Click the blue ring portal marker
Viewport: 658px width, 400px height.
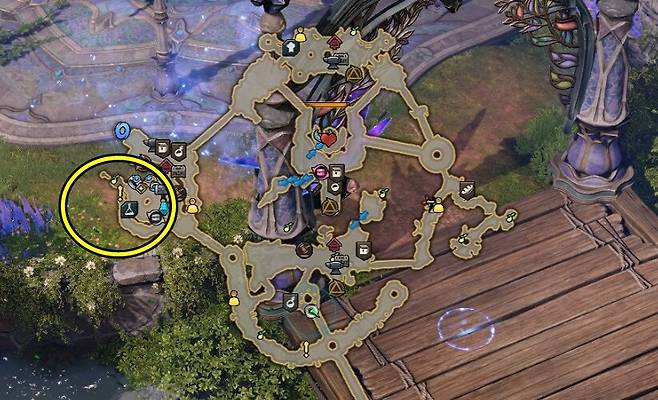(x=123, y=130)
